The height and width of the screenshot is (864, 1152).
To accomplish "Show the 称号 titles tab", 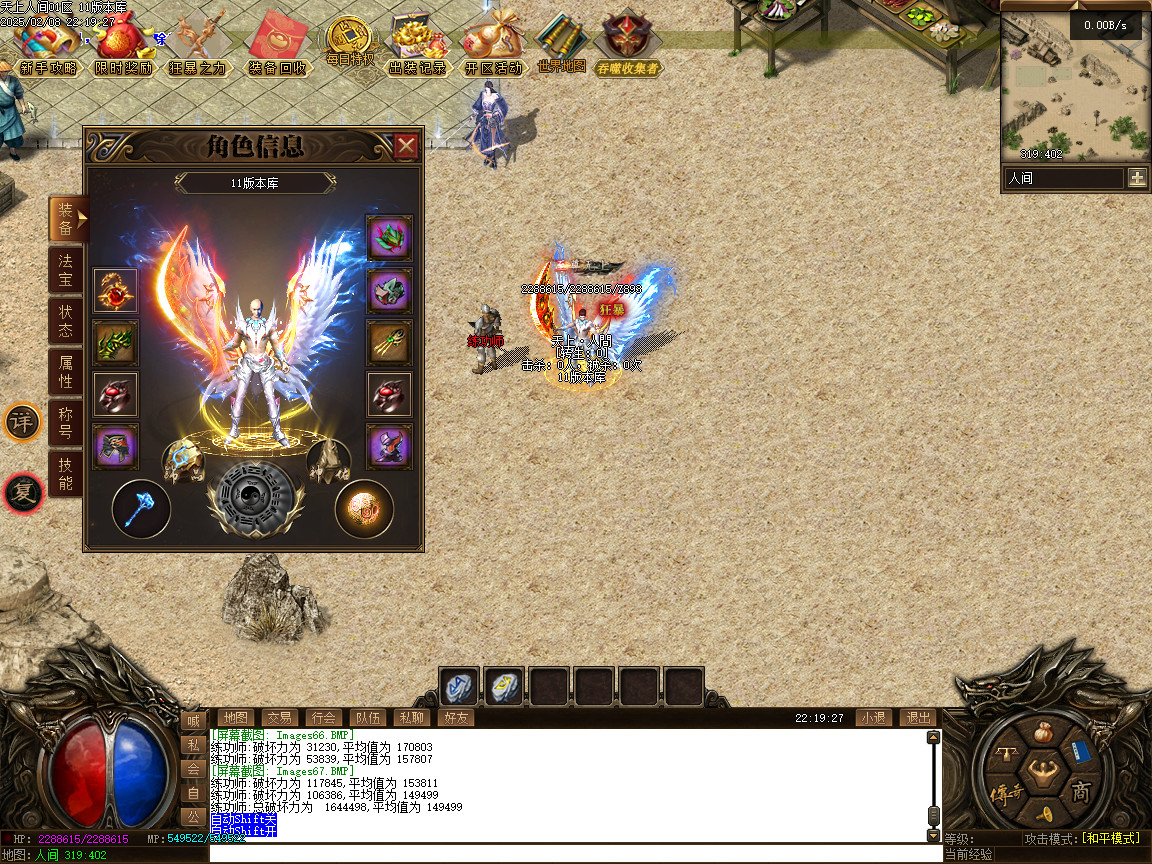I will 65,423.
